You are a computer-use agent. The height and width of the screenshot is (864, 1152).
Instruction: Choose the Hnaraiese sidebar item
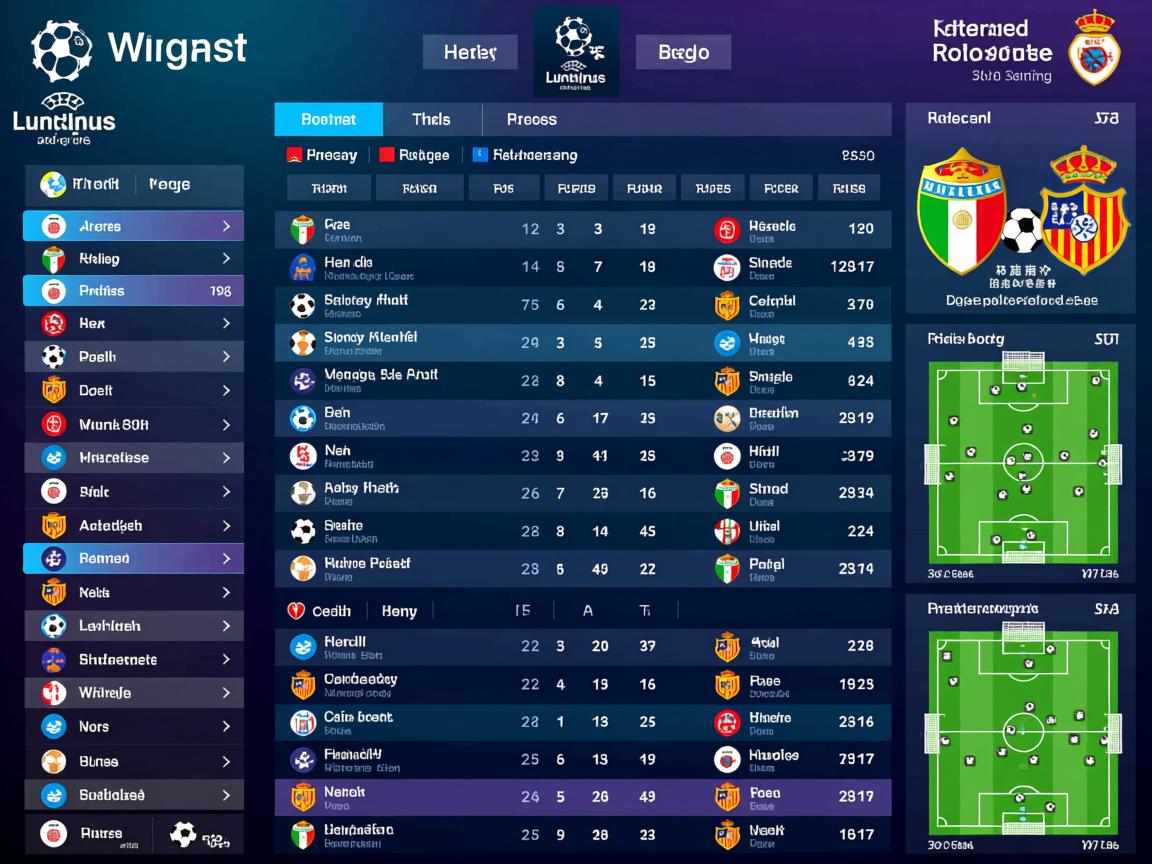[133, 458]
